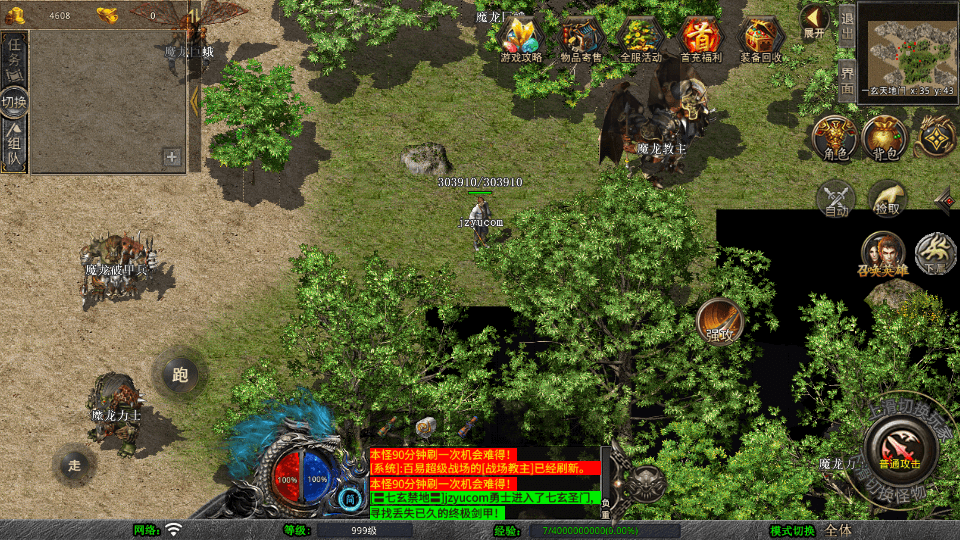This screenshot has height=540, width=960.
Task: Switch to the 组队 team tab
Action: coord(15,145)
